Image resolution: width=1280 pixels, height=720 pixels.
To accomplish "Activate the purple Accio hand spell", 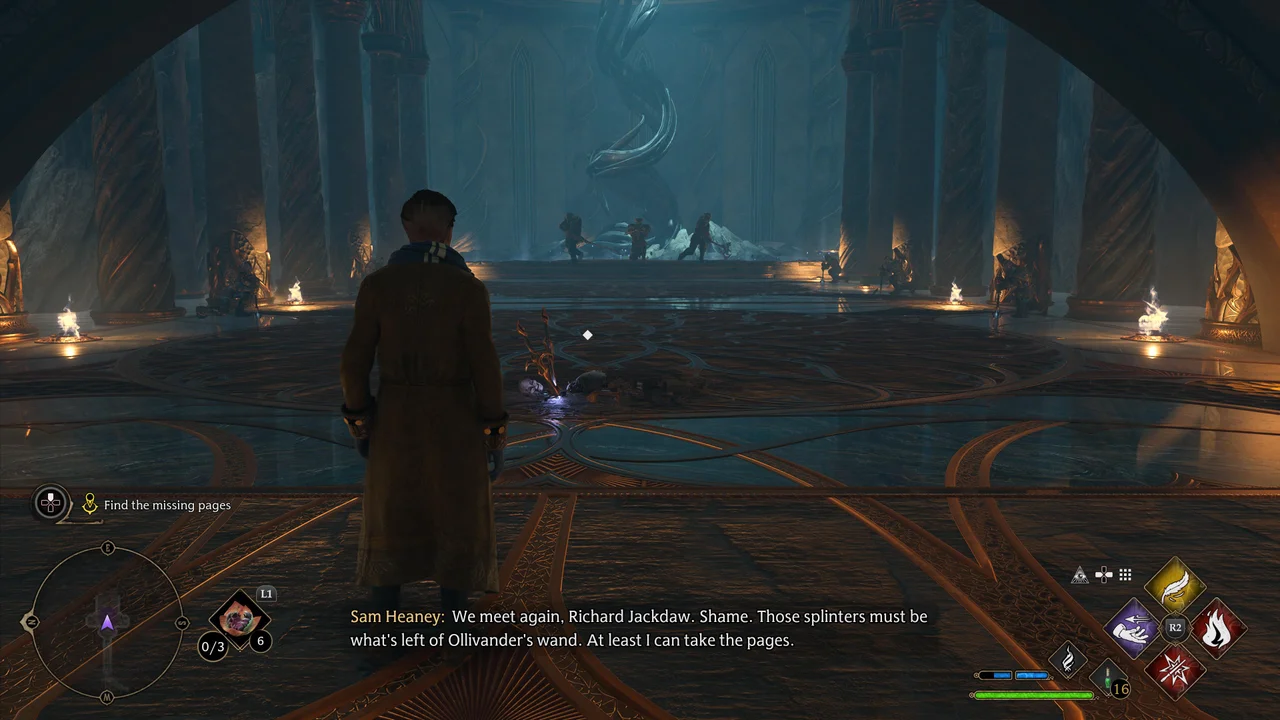I will point(1133,628).
